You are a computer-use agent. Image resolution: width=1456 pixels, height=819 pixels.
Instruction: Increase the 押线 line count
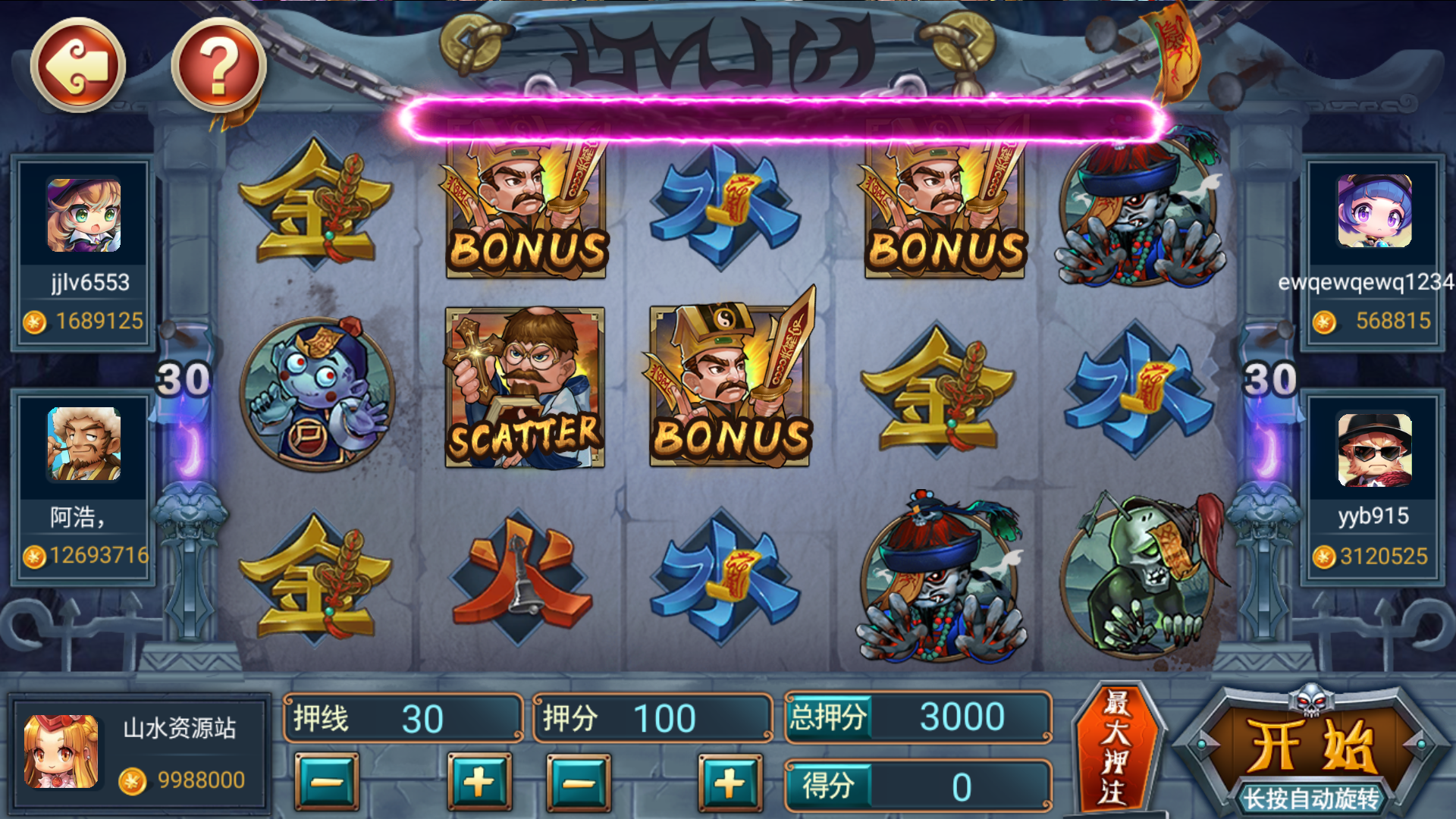(479, 783)
